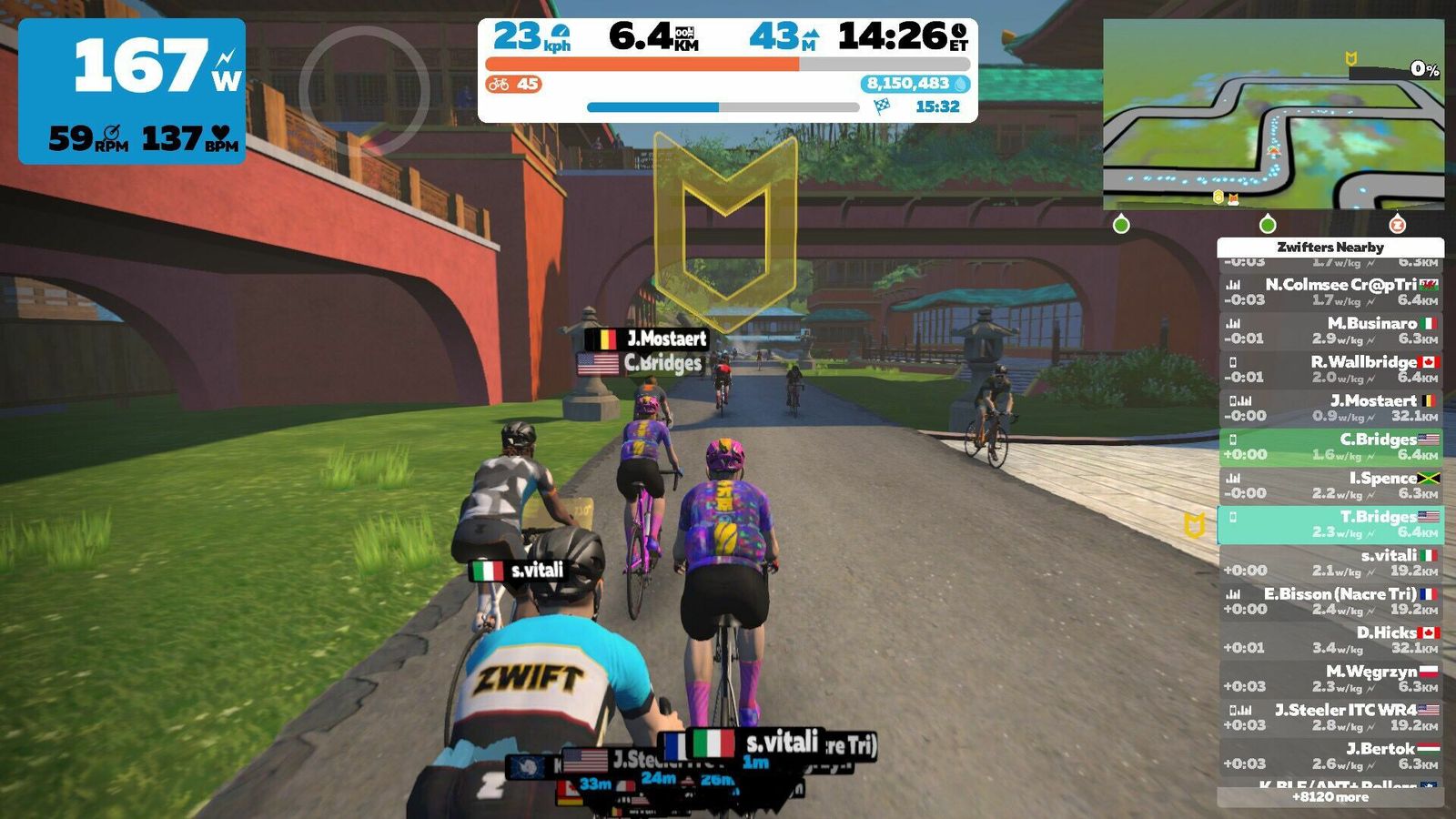Select N.Colmsee Cr@pTri in the nearby list
1456x819 pixels.
click(x=1330, y=292)
